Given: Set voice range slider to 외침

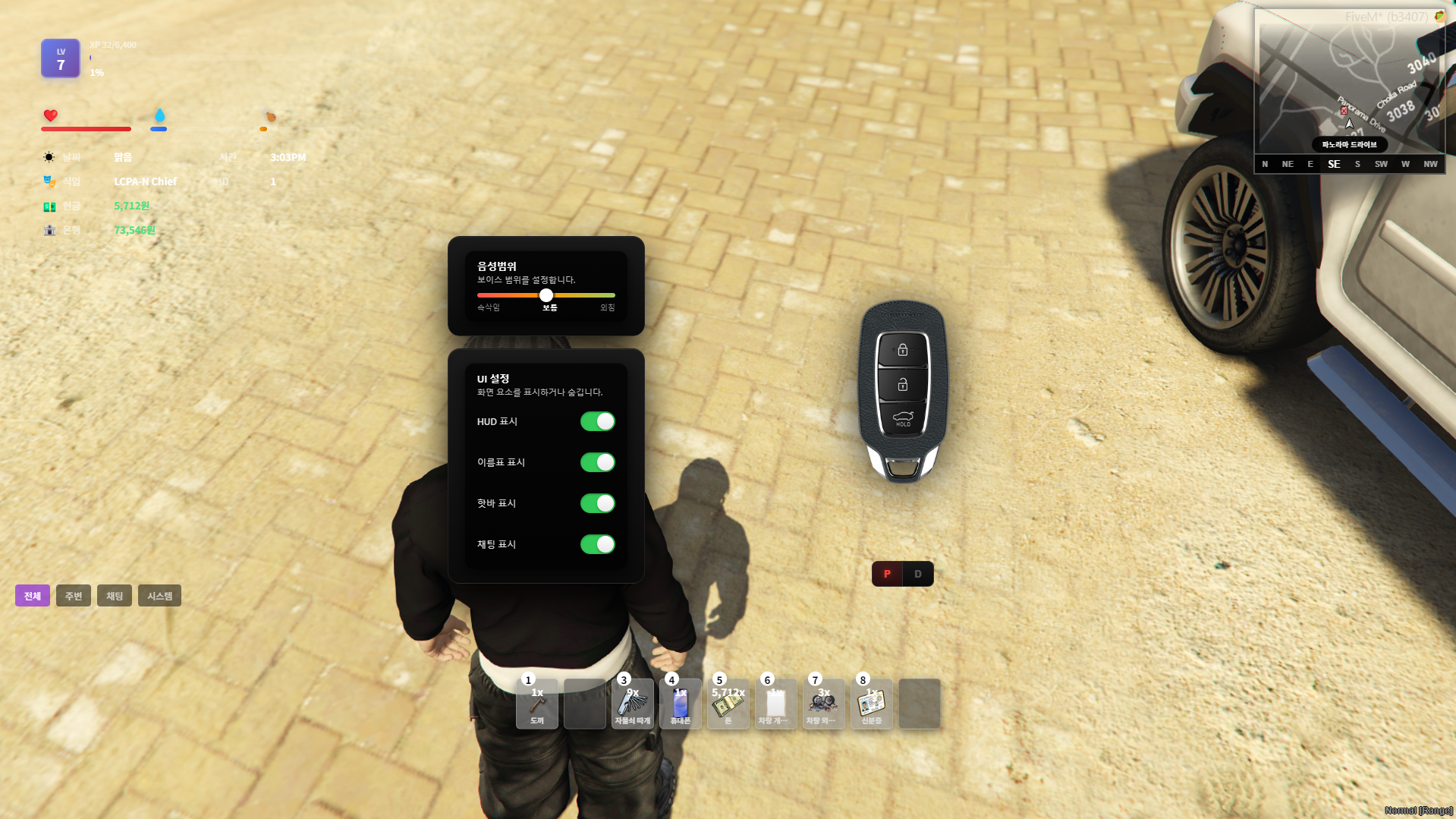Looking at the screenshot, I should (613, 295).
